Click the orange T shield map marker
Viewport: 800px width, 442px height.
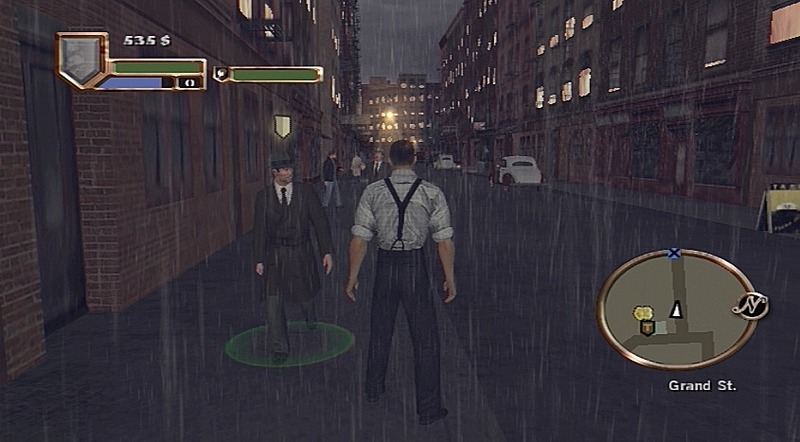(646, 327)
